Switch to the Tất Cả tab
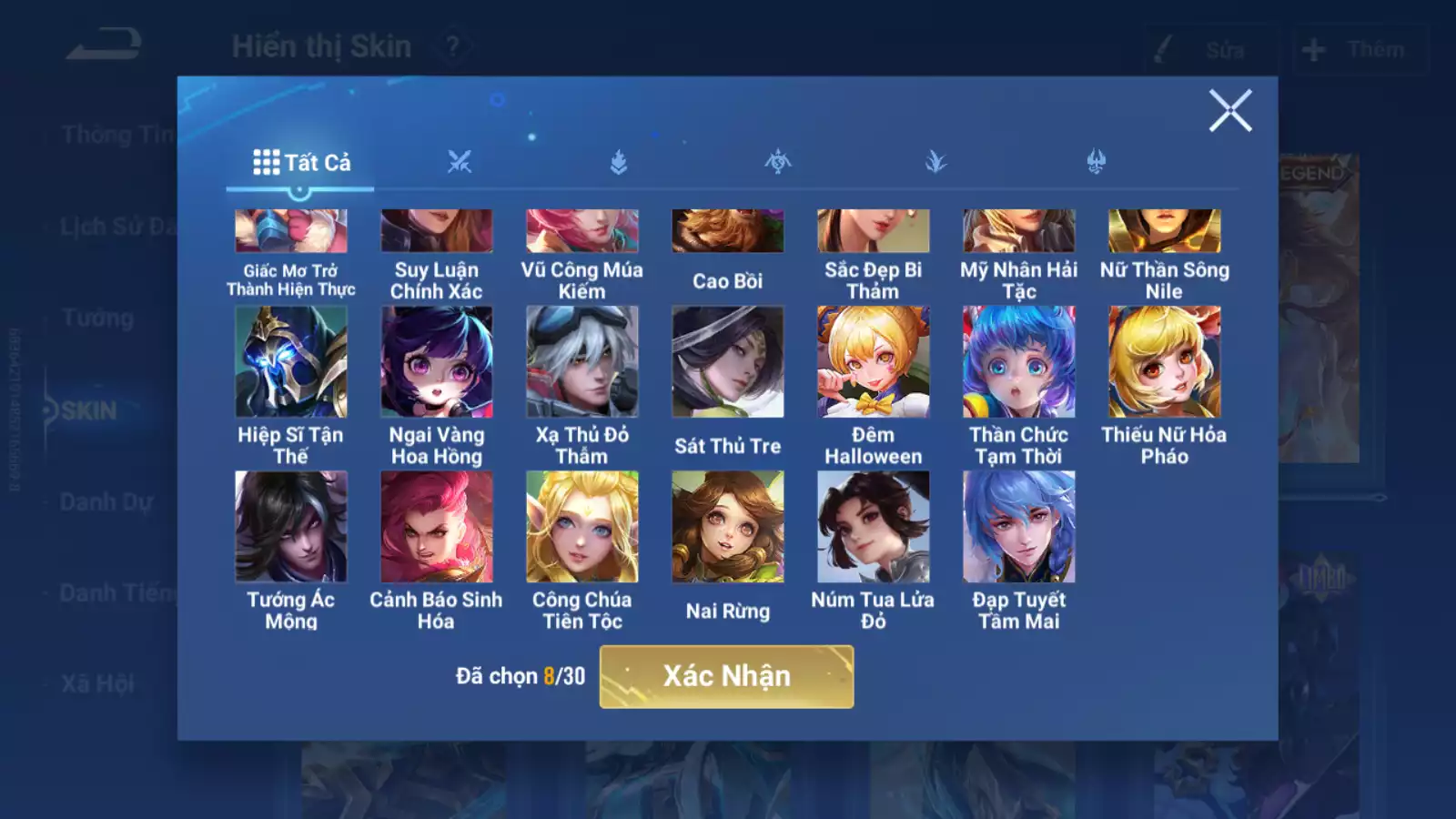The width and height of the screenshot is (1456, 819). click(x=300, y=161)
